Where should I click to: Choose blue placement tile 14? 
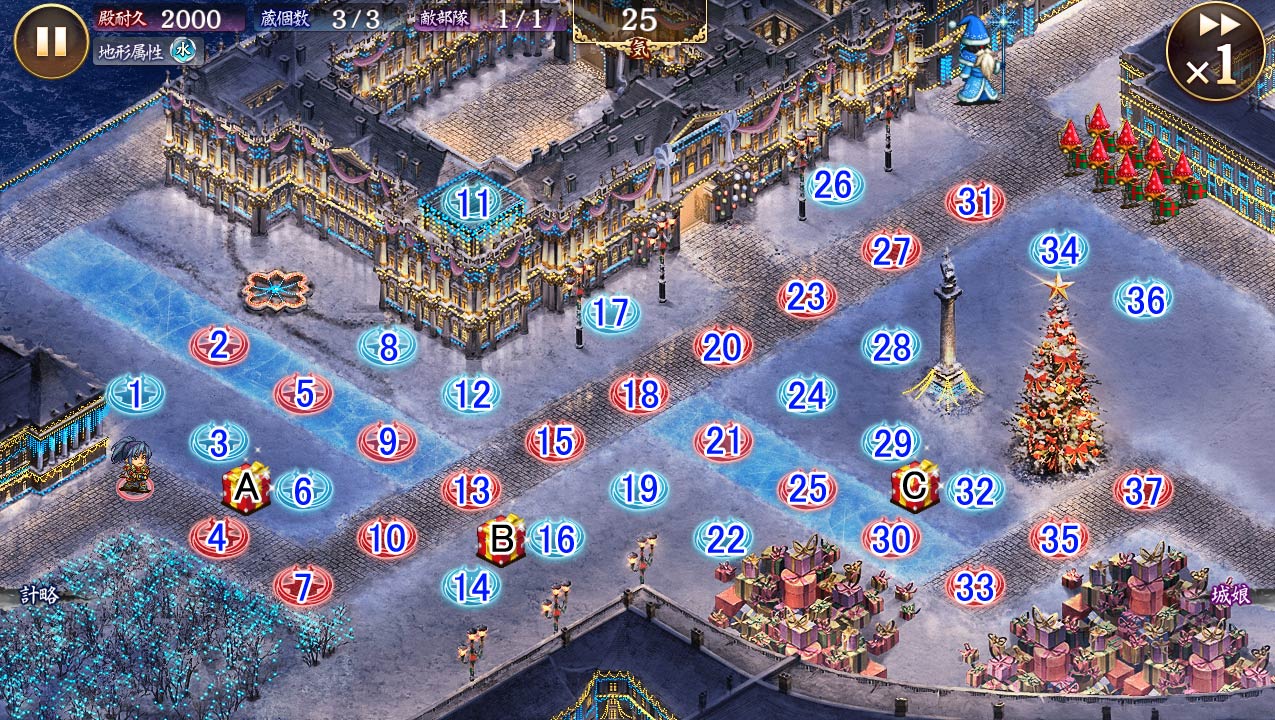(471, 587)
